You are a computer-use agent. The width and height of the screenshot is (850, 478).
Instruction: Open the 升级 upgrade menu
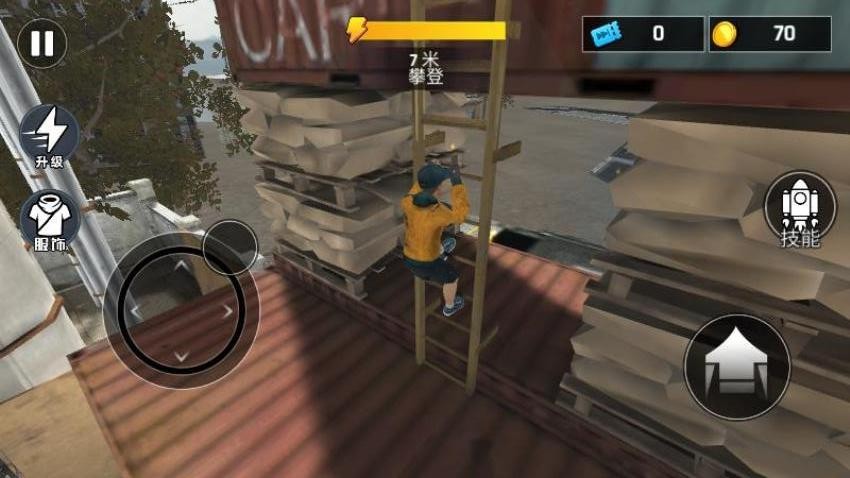pos(49,135)
